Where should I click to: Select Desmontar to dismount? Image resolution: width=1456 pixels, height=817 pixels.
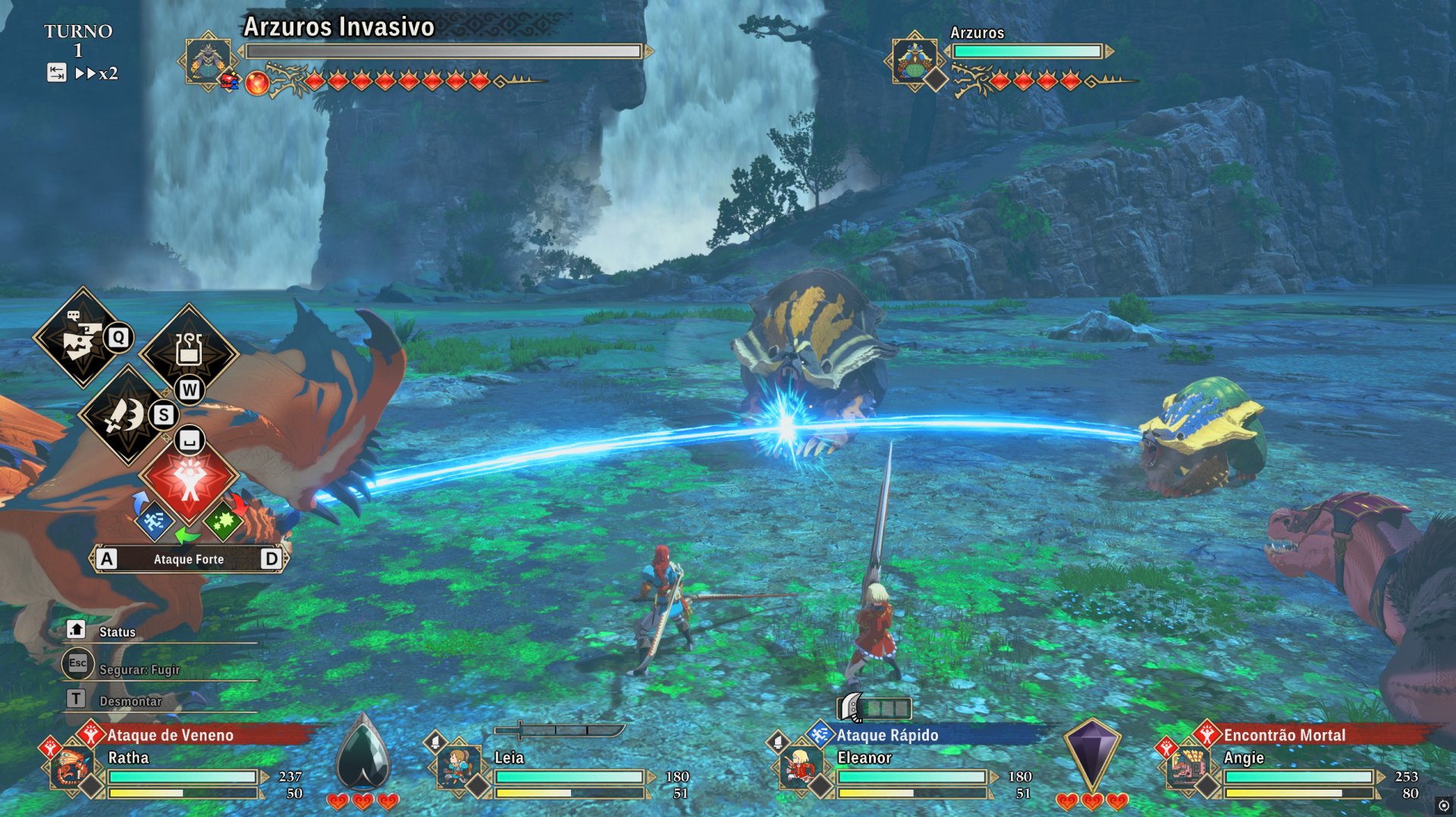(131, 701)
